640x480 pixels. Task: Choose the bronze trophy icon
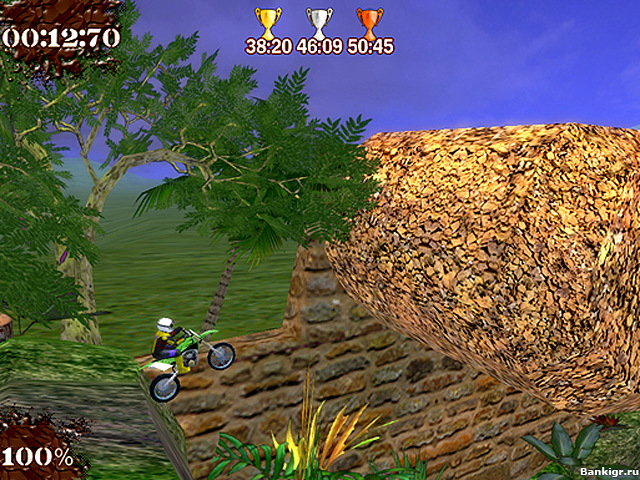click(370, 22)
